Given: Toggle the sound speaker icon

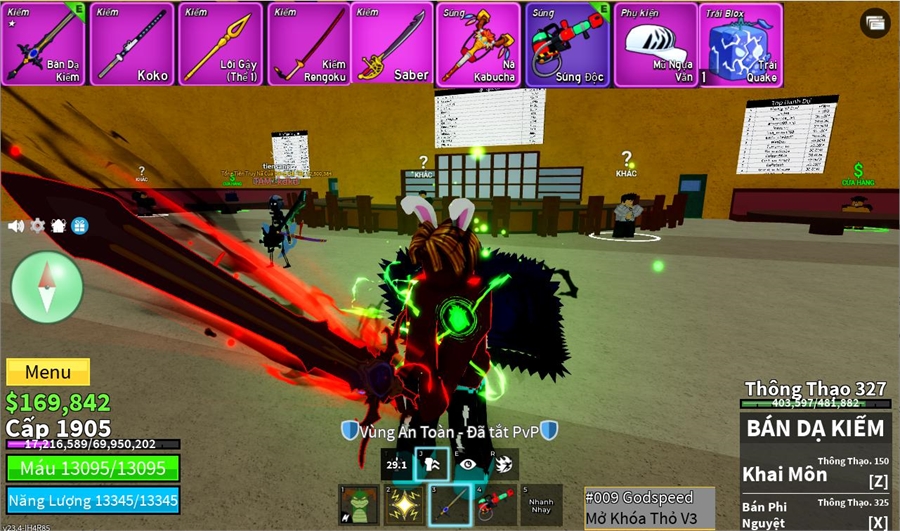Looking at the screenshot, I should click(x=16, y=226).
